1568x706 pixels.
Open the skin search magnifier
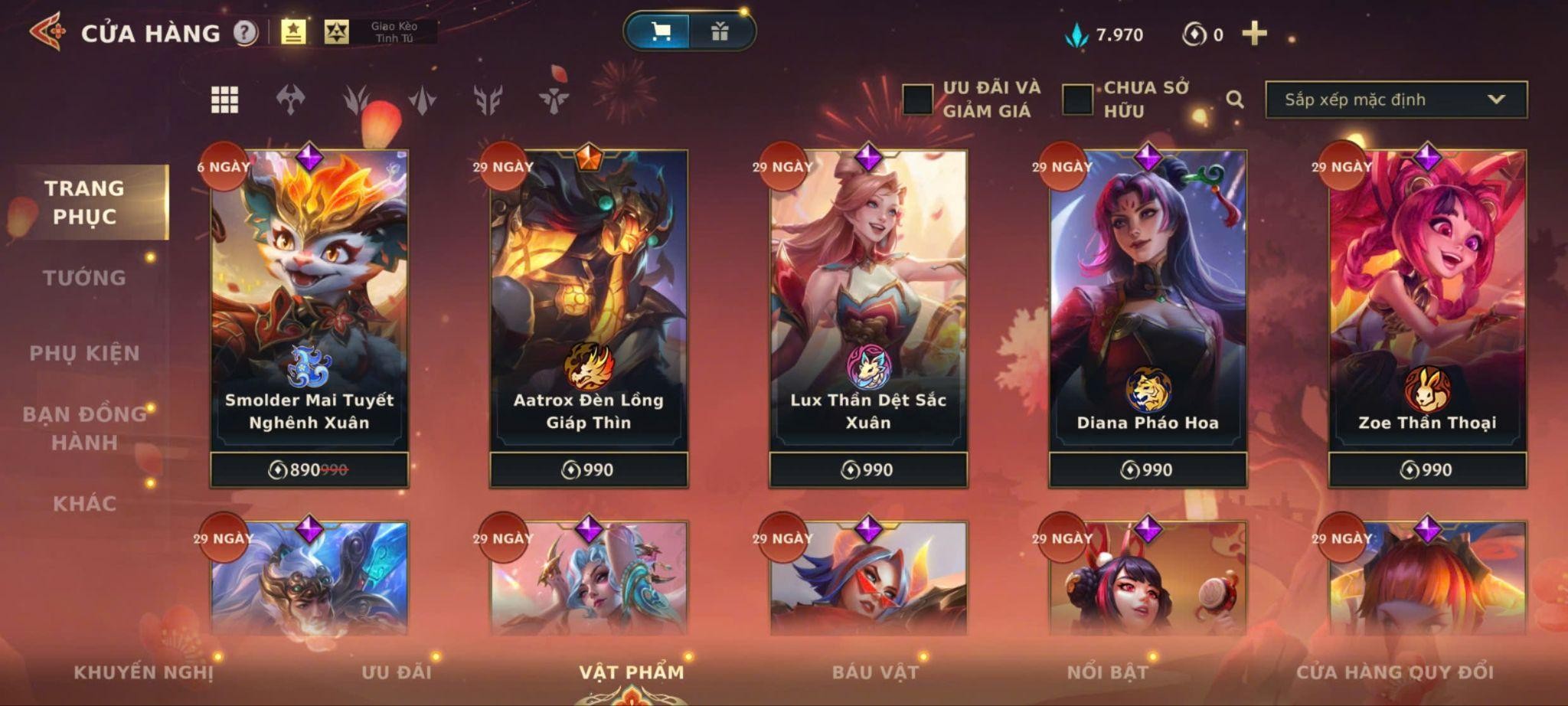(1234, 100)
